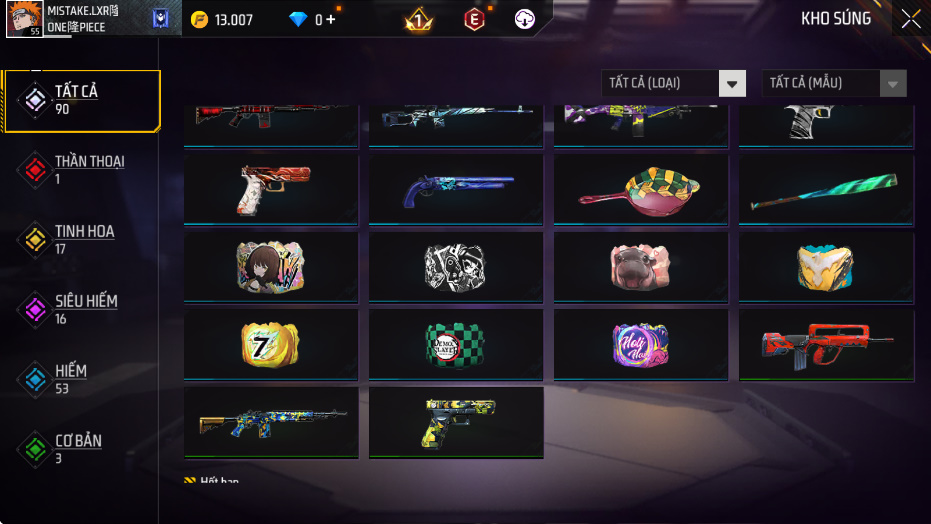This screenshot has width=931, height=524.
Task: Choose the Cơ Bản rarity tab
Action: (x=80, y=449)
